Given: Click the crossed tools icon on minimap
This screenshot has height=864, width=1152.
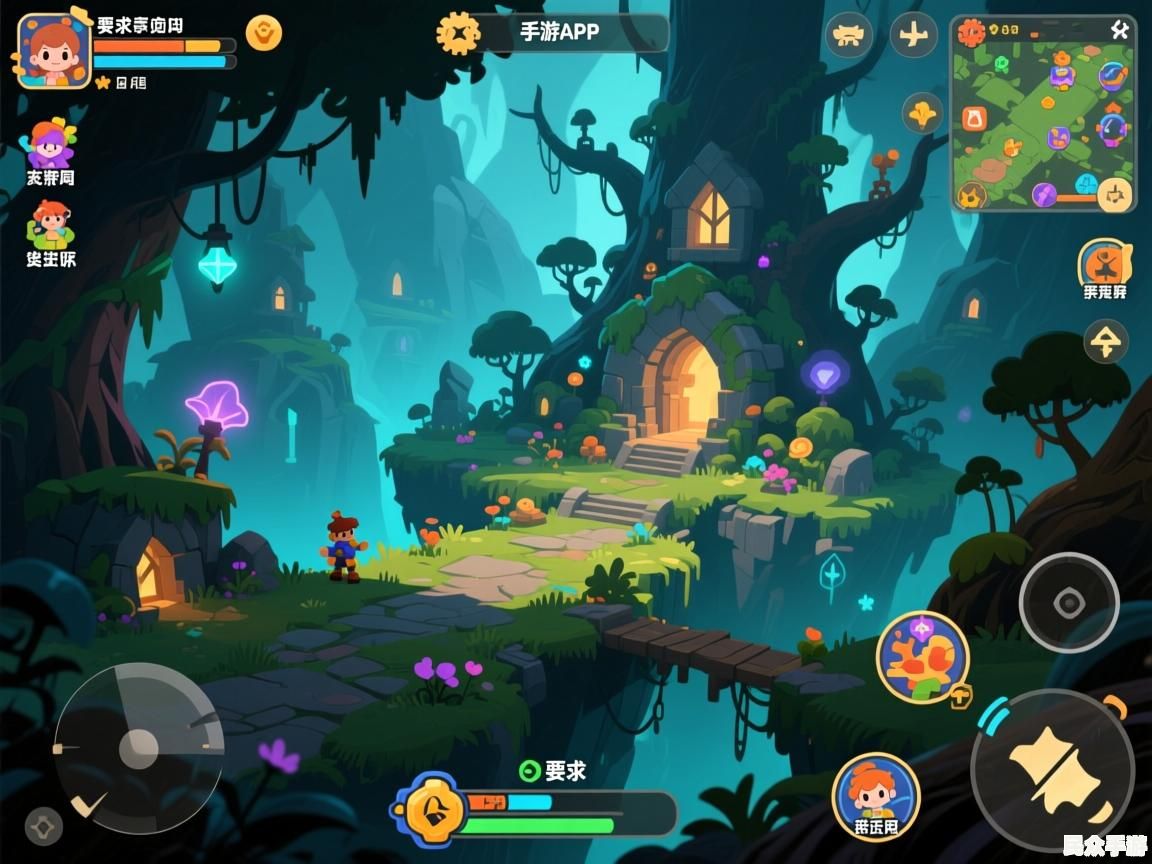Looking at the screenshot, I should pos(1119,30).
